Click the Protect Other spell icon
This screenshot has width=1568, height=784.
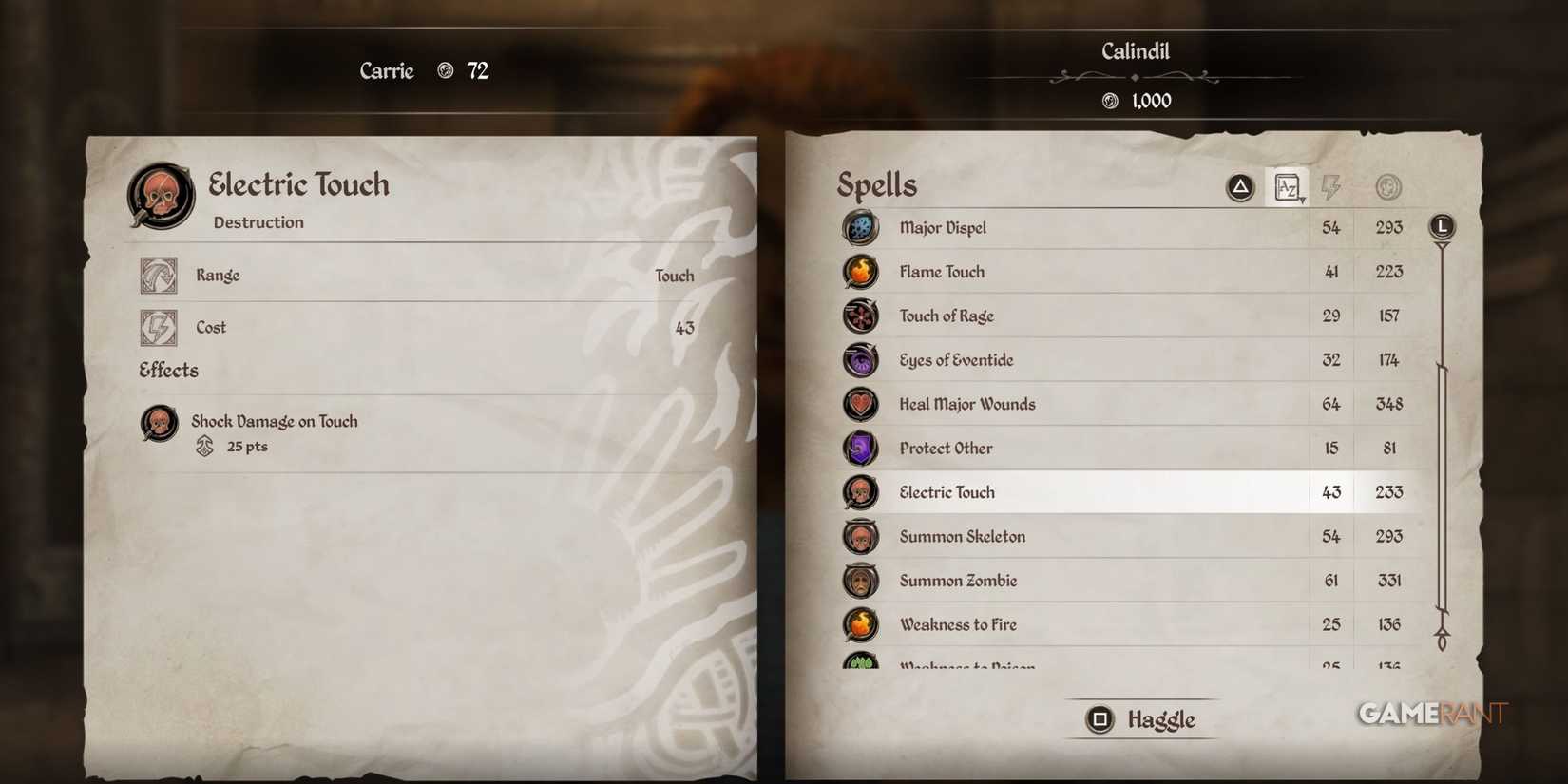click(x=860, y=448)
